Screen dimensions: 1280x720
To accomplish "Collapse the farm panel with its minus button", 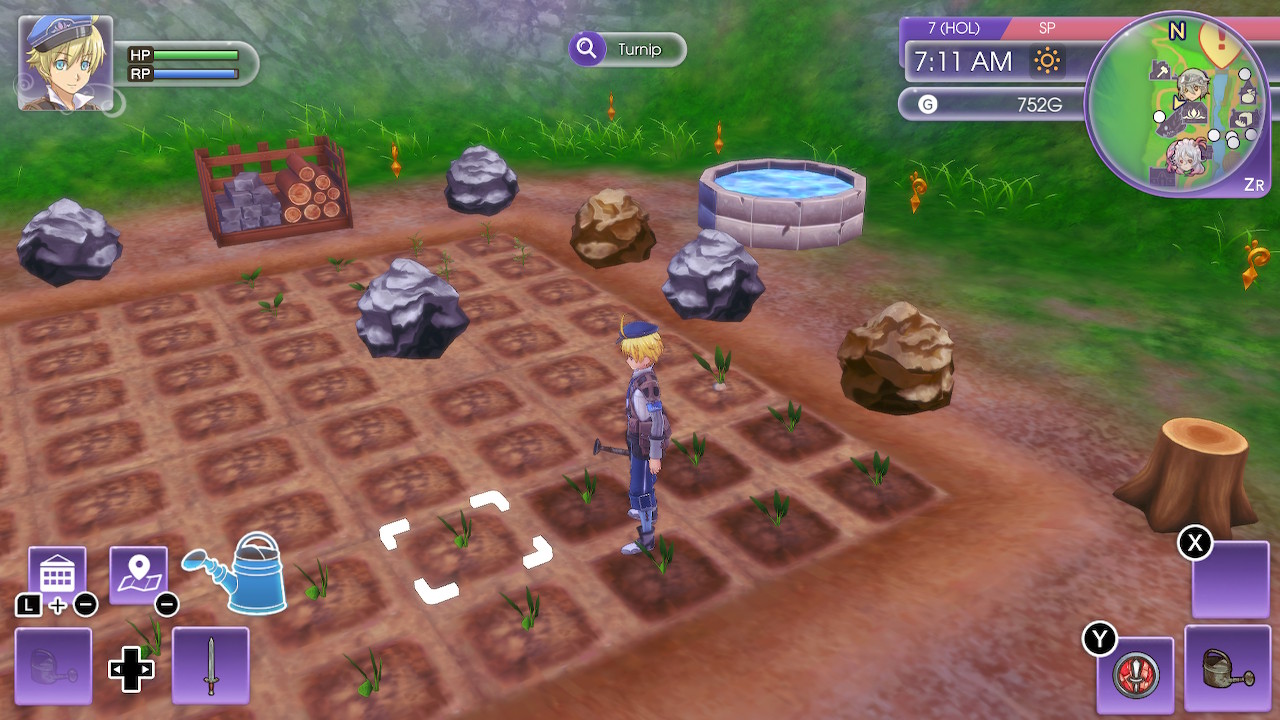I will 86,605.
